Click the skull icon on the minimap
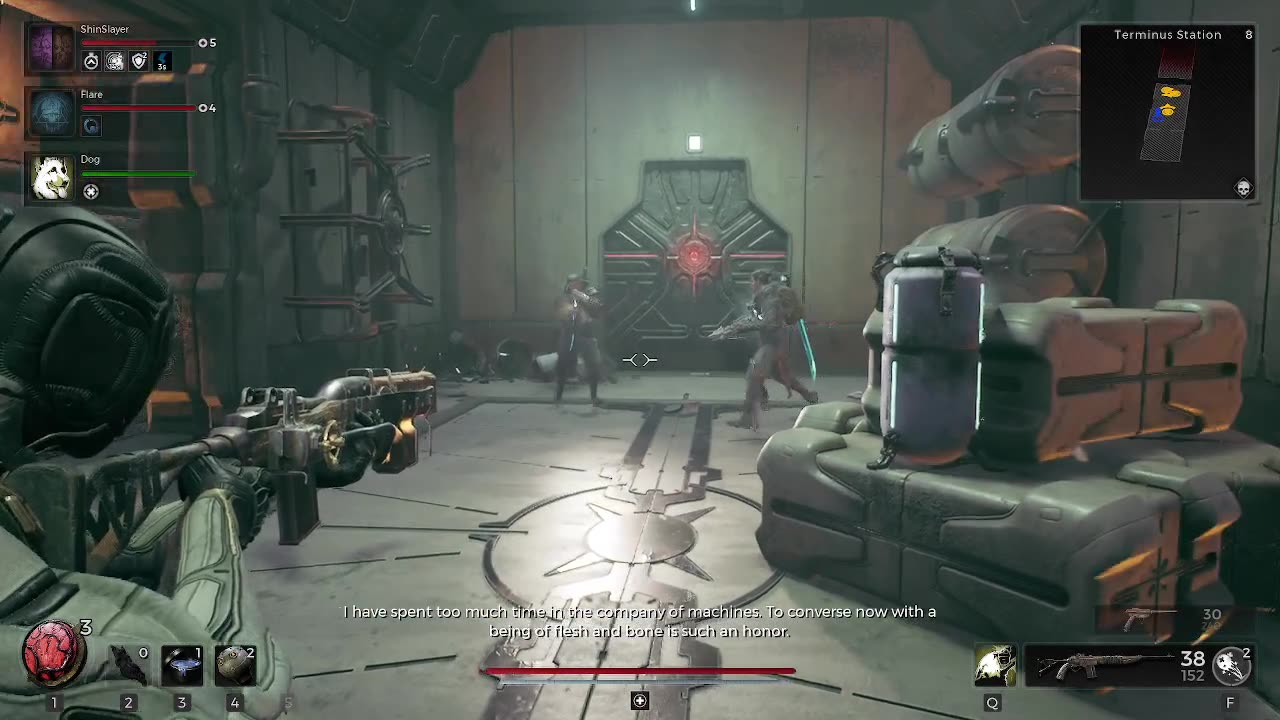The width and height of the screenshot is (1280, 720). coord(1243,189)
